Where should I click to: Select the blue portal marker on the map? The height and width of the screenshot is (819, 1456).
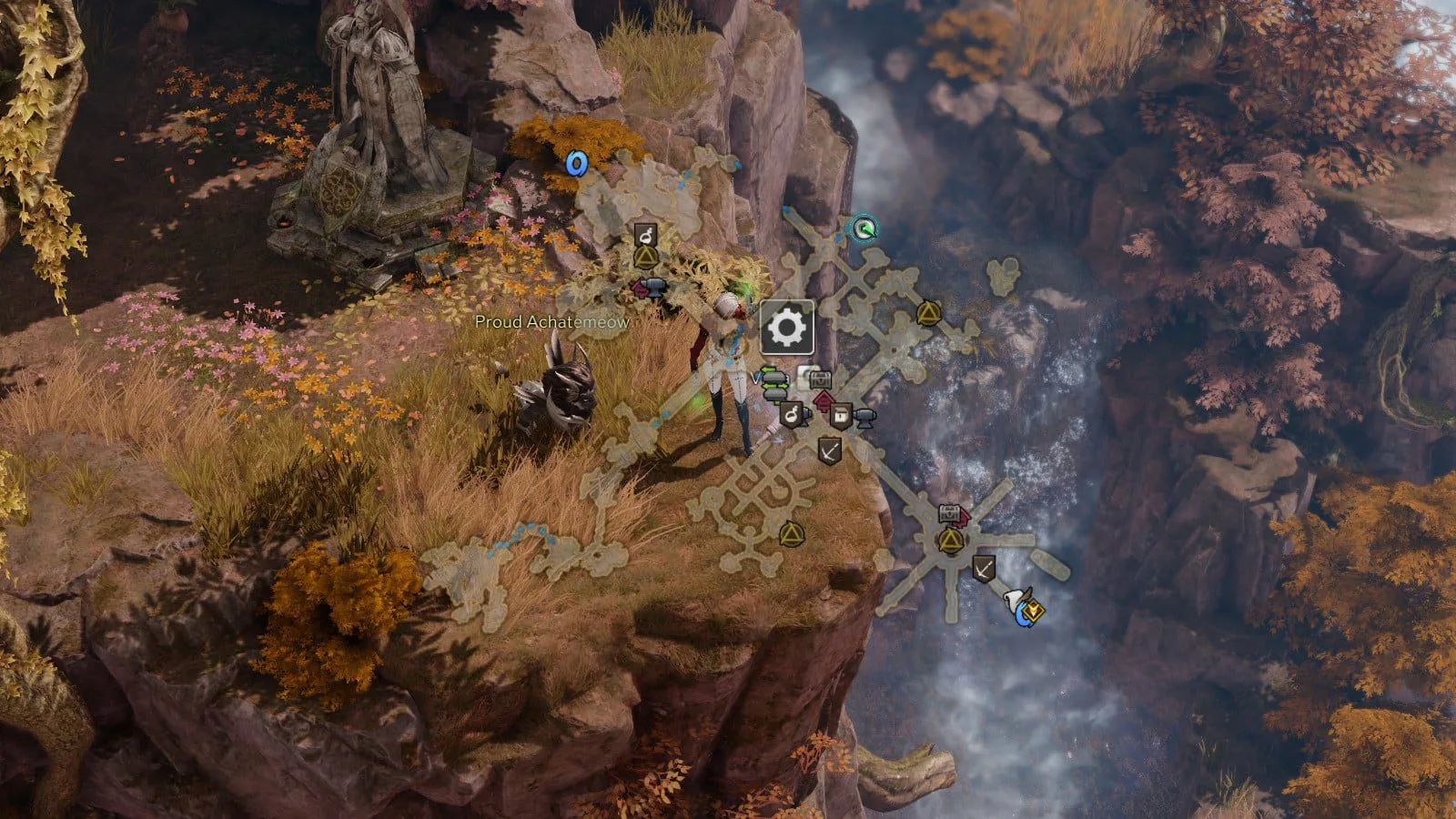[x=575, y=164]
